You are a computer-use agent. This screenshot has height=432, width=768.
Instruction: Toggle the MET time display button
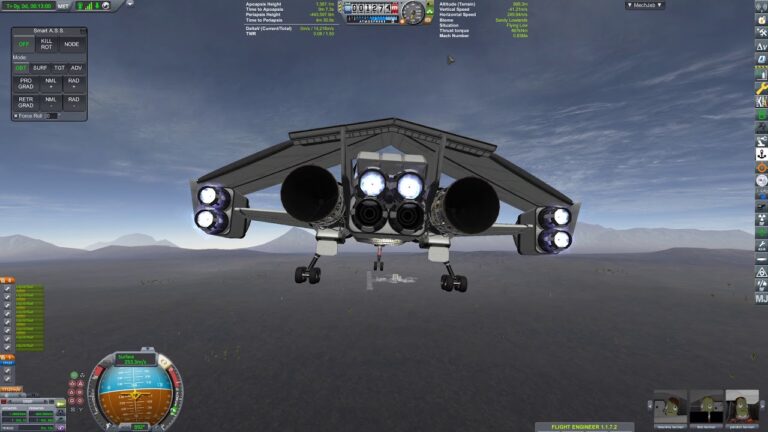[63, 6]
